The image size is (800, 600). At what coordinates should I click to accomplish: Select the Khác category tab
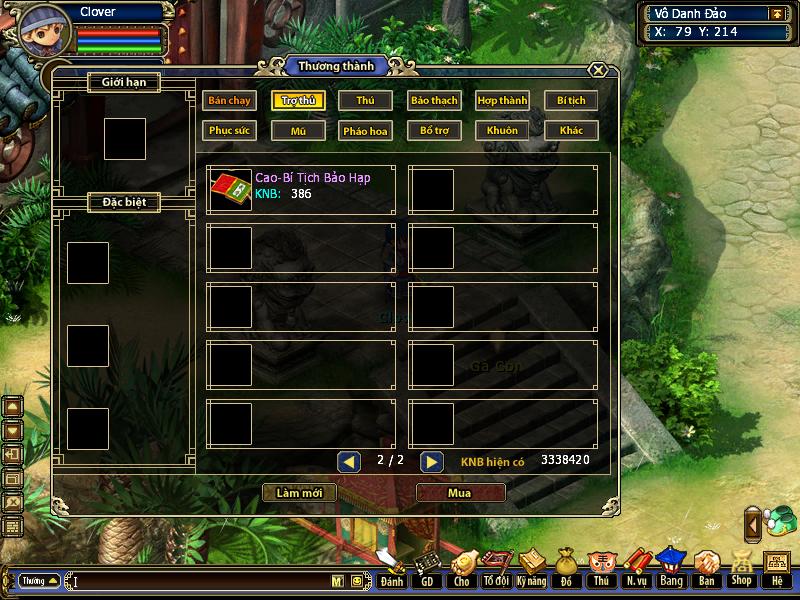pyautogui.click(x=571, y=130)
